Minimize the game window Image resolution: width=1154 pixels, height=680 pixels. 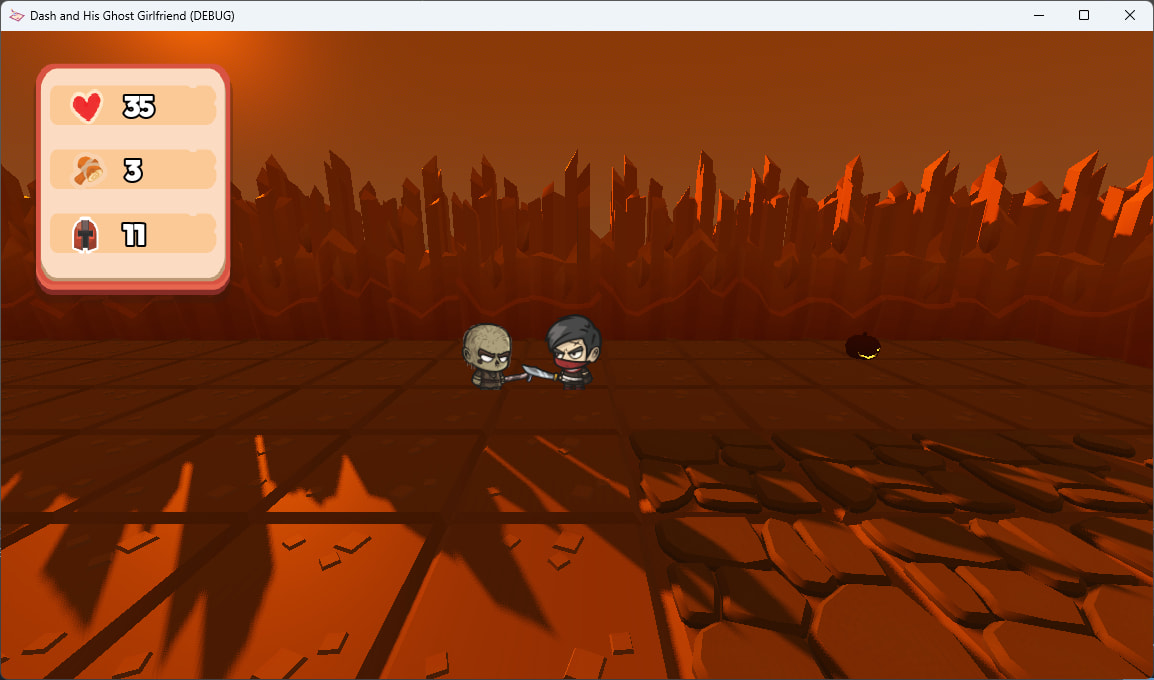click(1039, 15)
